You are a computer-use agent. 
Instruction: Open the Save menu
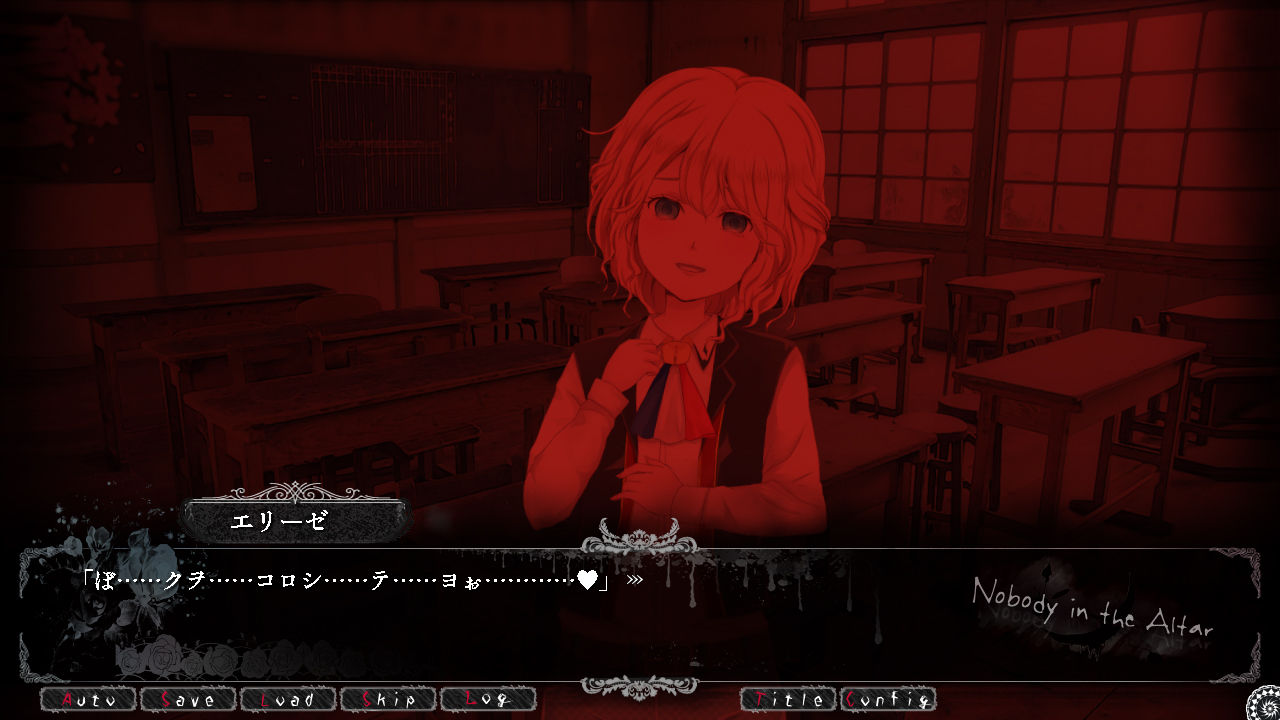[187, 699]
